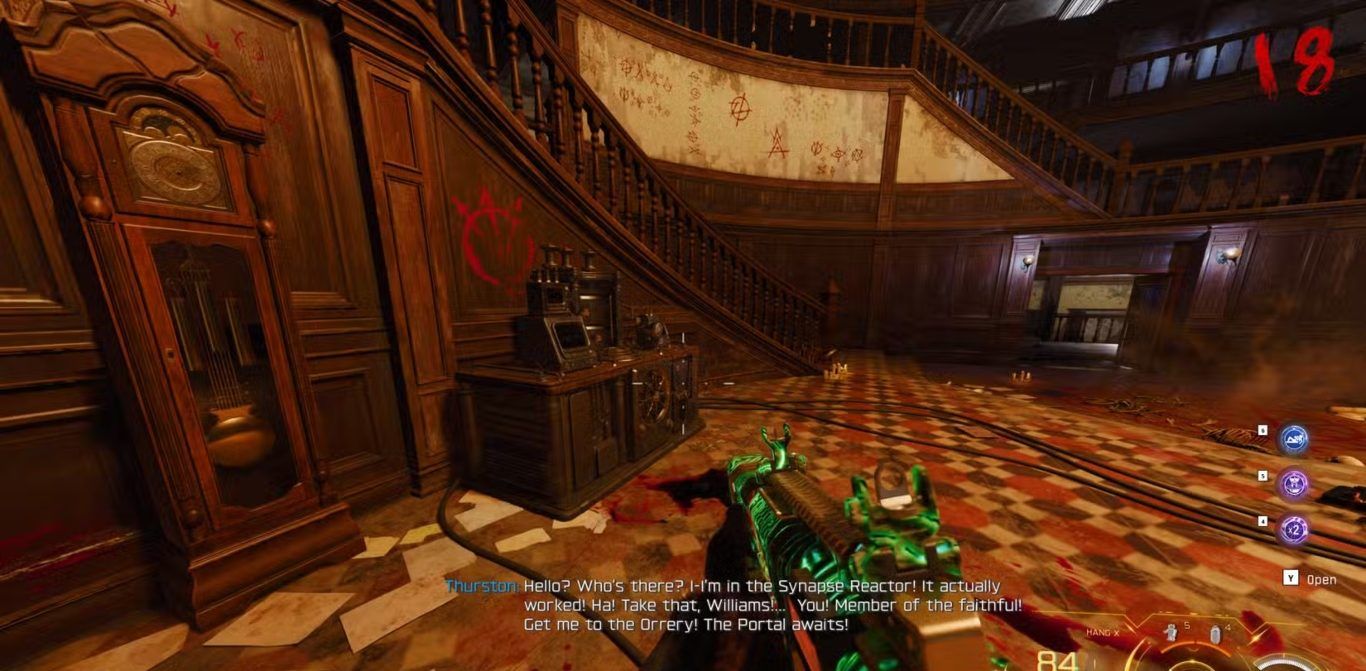
Task: Activate the blue gobblegum icon
Action: point(1294,440)
